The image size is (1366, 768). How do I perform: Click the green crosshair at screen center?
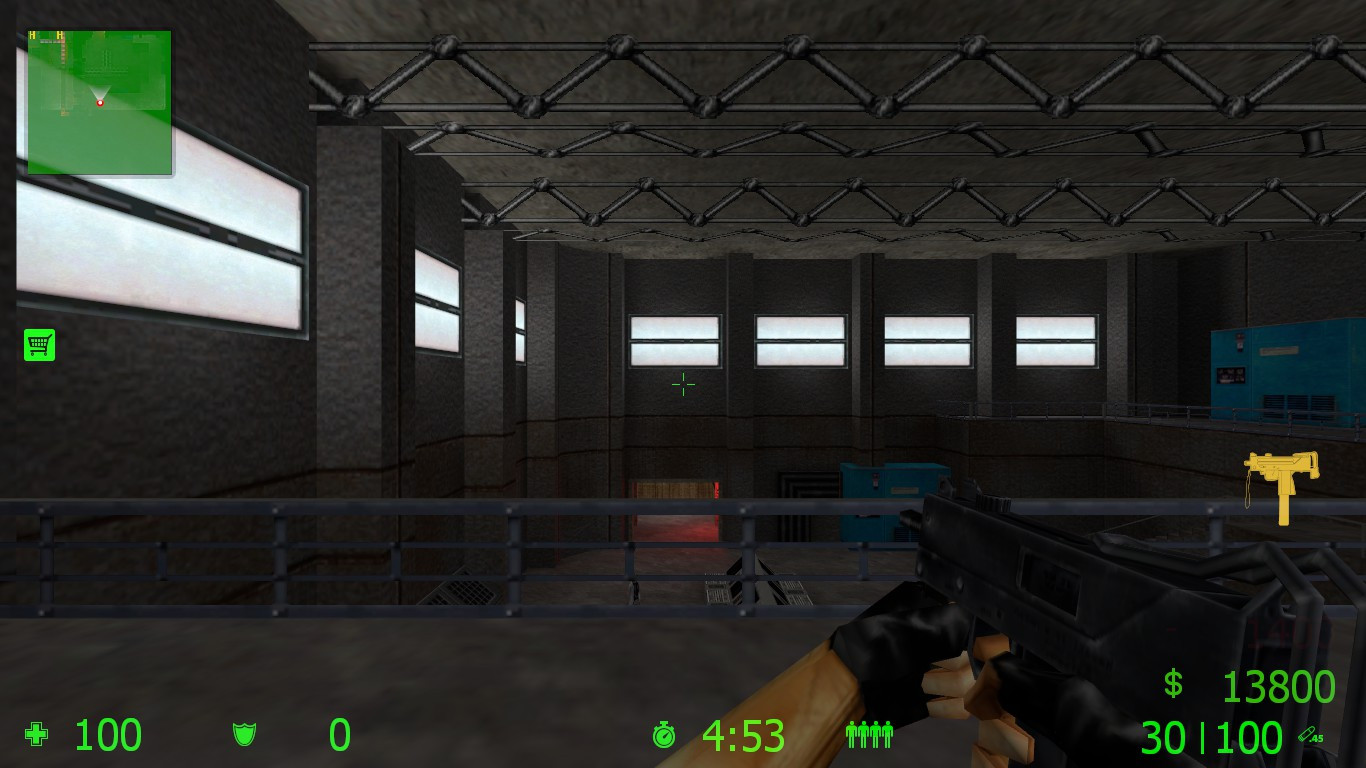coord(684,385)
